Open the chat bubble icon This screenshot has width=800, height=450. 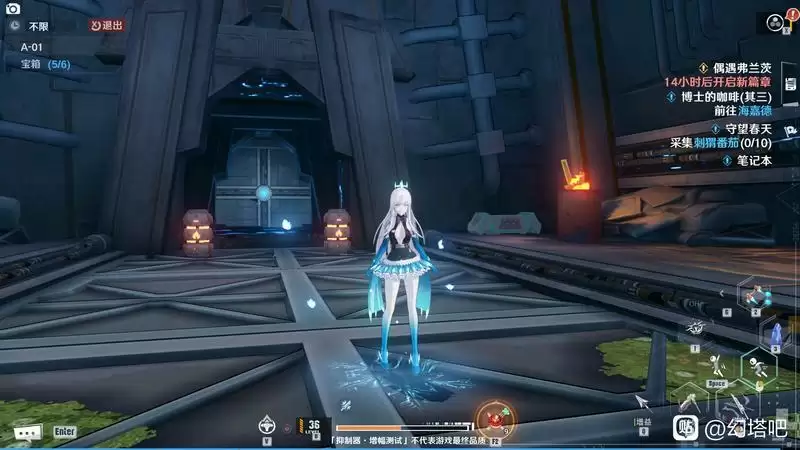27,432
